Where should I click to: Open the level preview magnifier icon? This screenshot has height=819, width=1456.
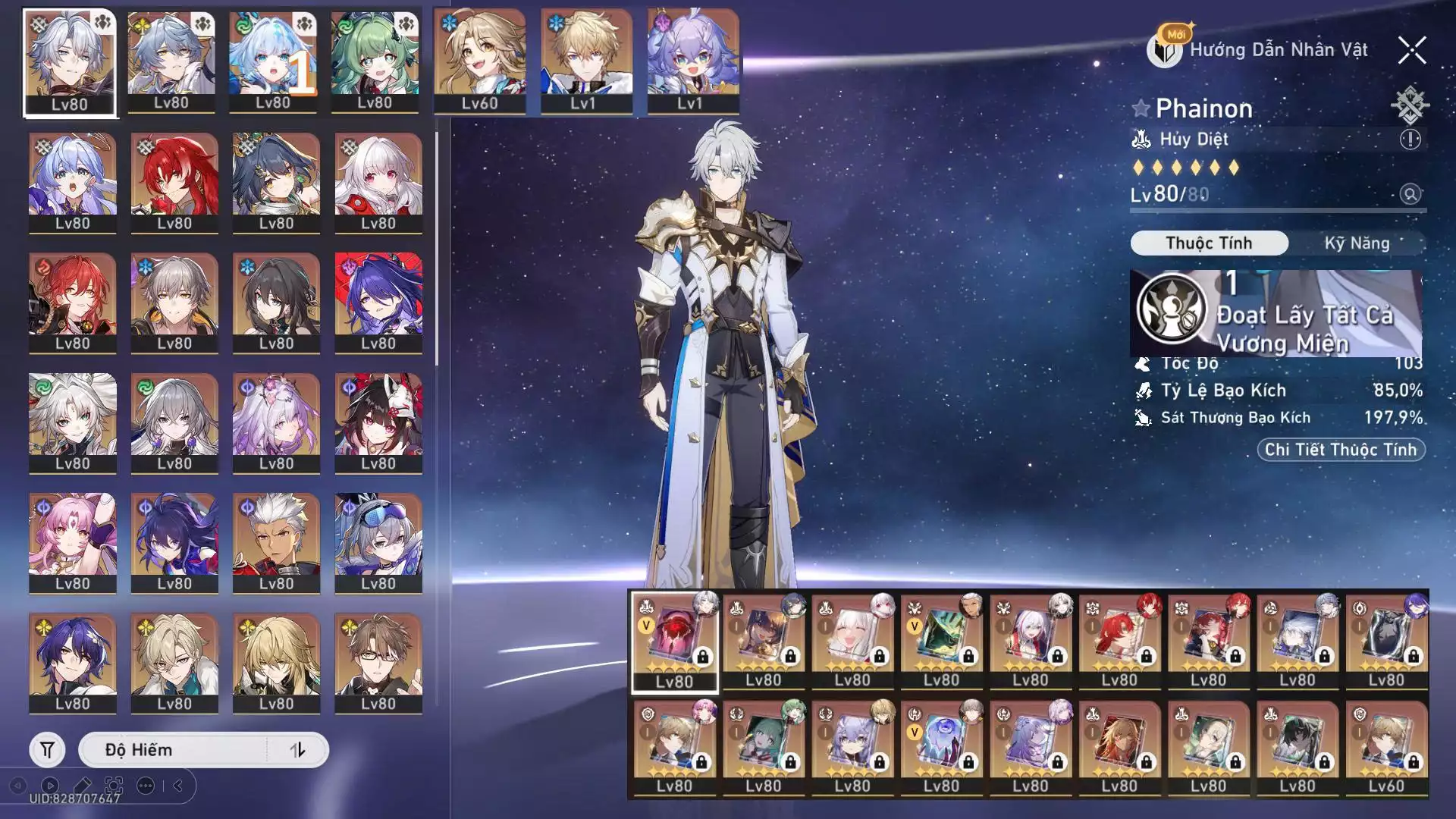[1410, 194]
